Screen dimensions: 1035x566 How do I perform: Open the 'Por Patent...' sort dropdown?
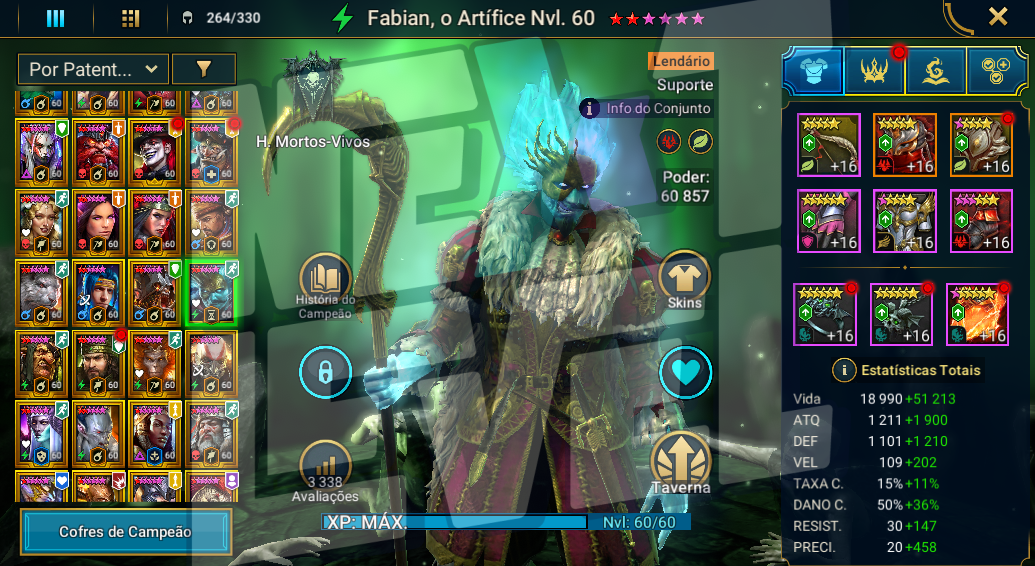pos(92,69)
